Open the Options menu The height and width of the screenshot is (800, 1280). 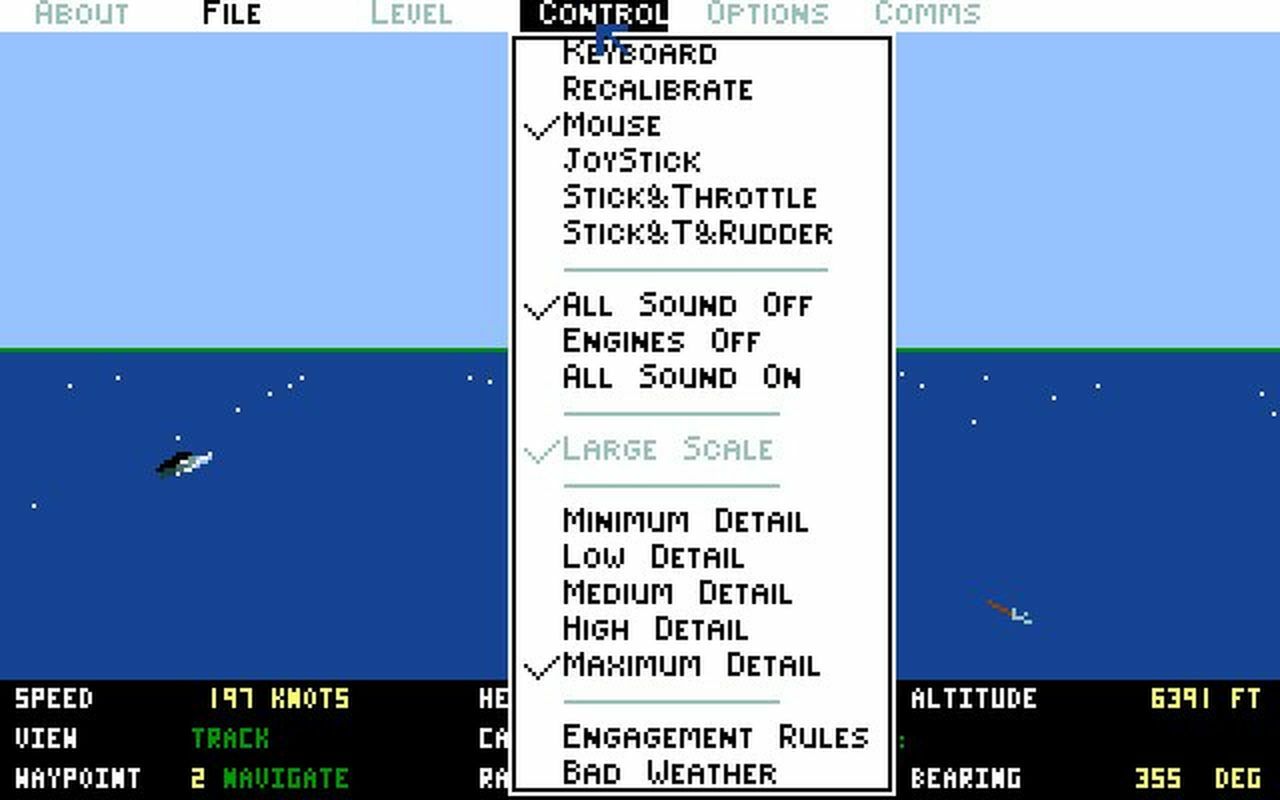pyautogui.click(x=766, y=14)
